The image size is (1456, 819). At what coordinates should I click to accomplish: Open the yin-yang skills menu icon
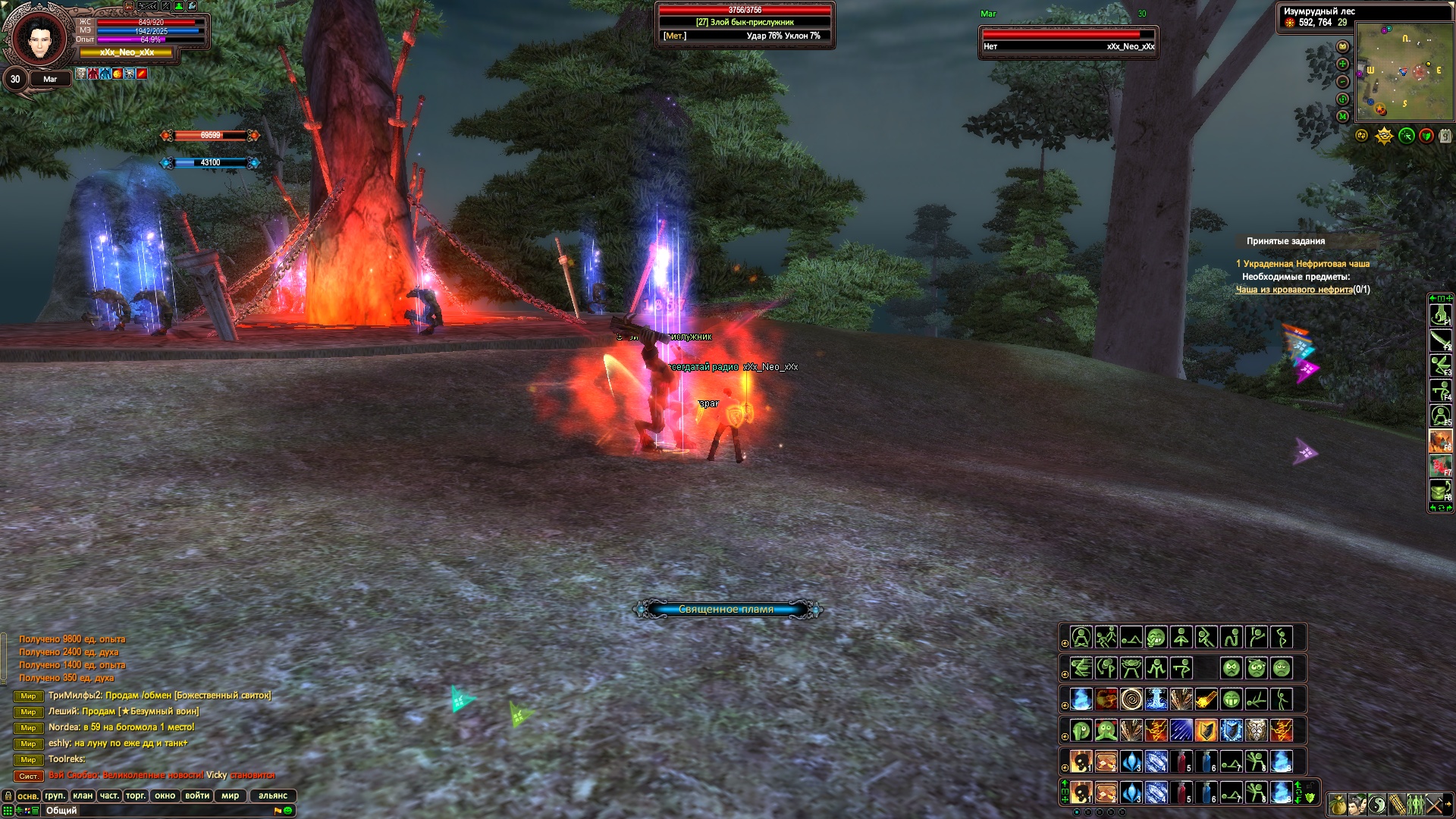click(1377, 804)
